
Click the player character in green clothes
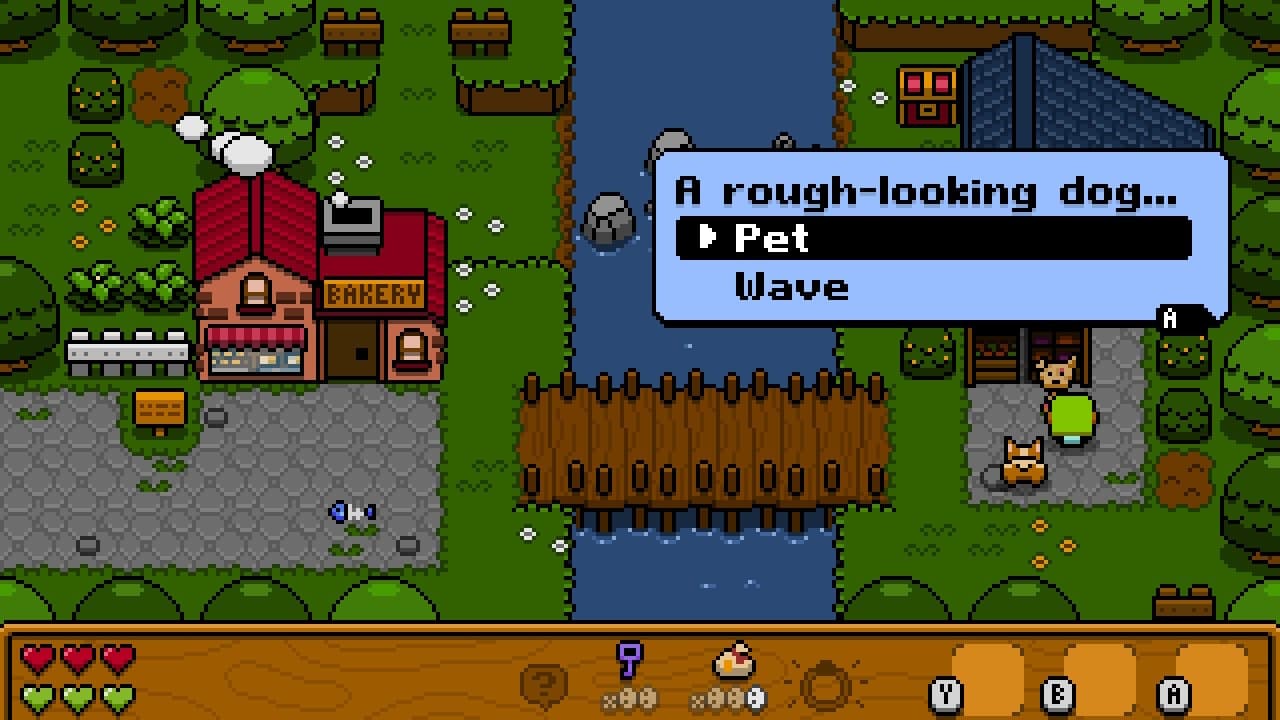tap(1068, 405)
